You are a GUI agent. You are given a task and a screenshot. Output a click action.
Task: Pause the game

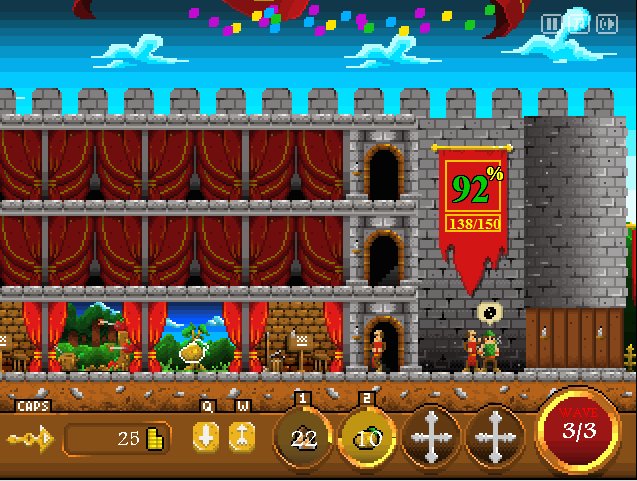pos(551,23)
